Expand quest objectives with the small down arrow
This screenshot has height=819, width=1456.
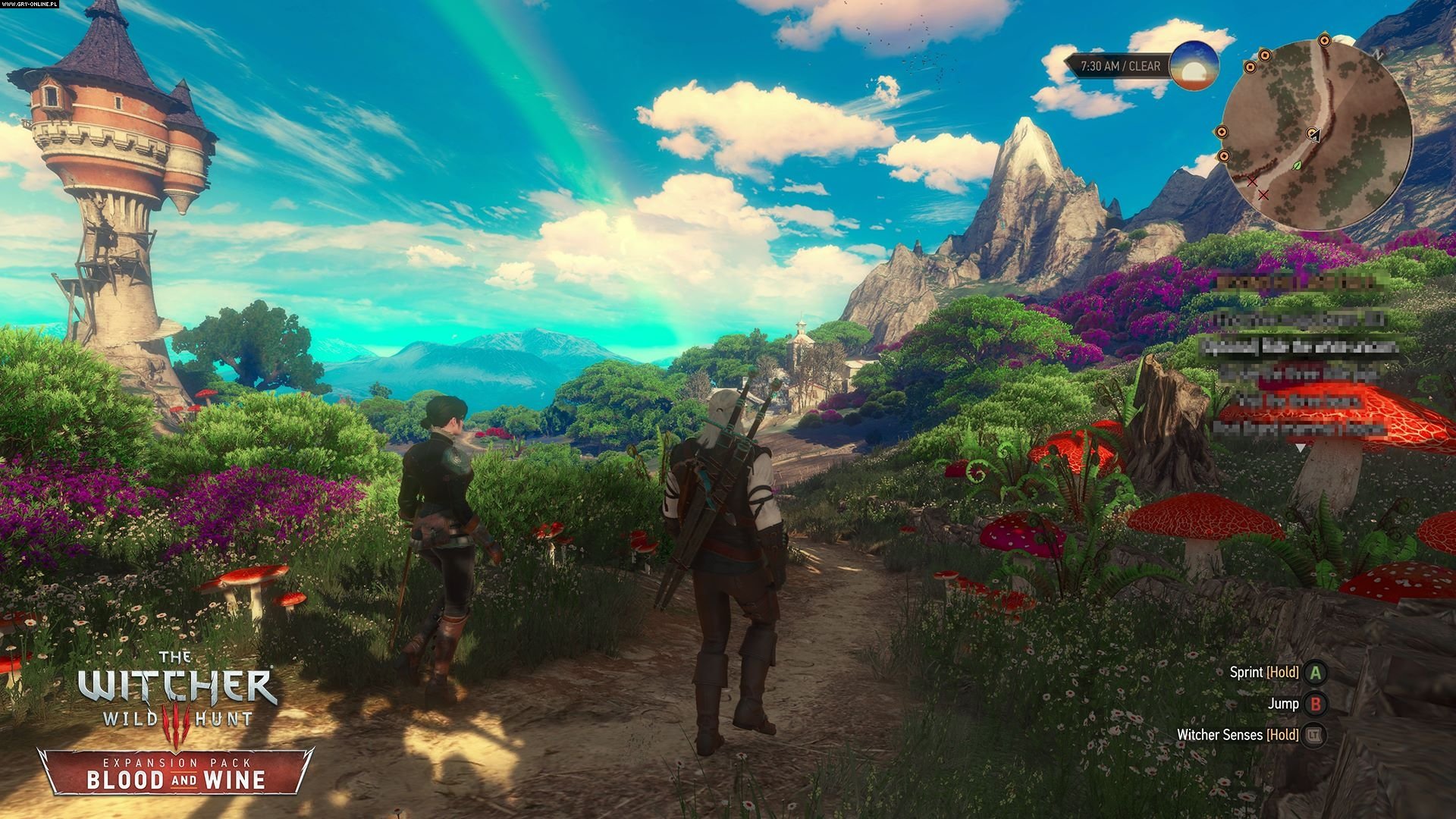(x=1301, y=448)
